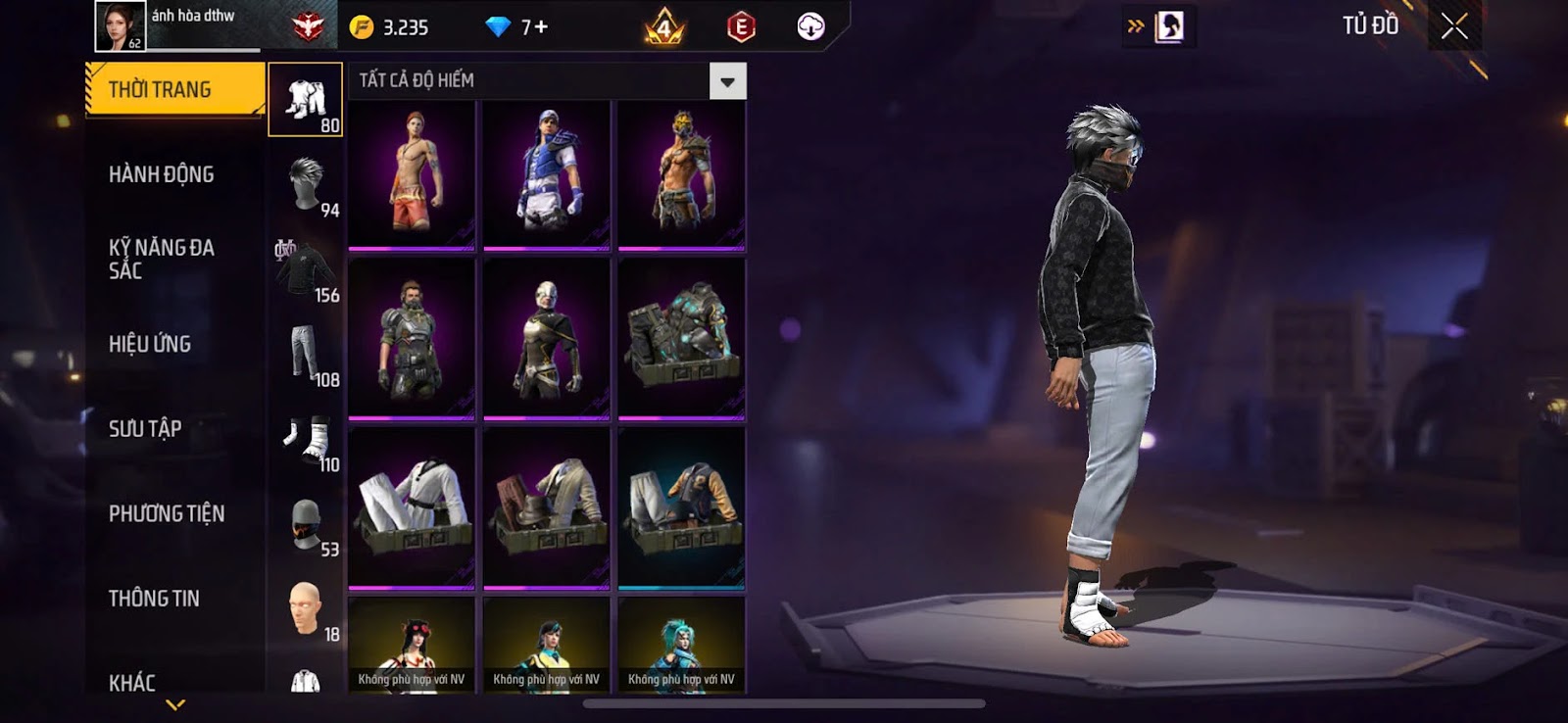The height and width of the screenshot is (723, 1568).
Task: Open the pants category showing 108
Action: (306, 354)
